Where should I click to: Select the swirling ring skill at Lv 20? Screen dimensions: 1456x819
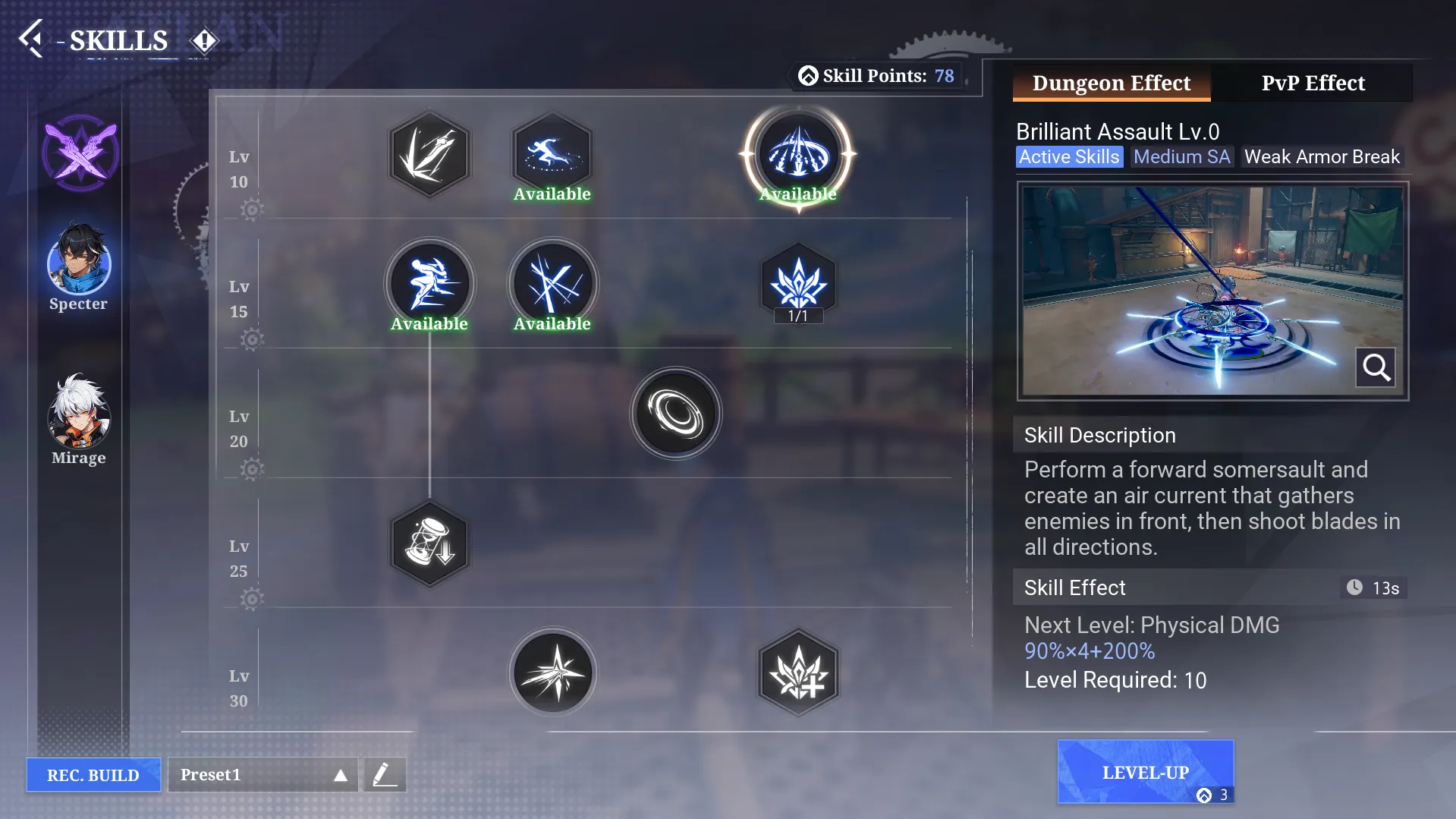click(675, 414)
